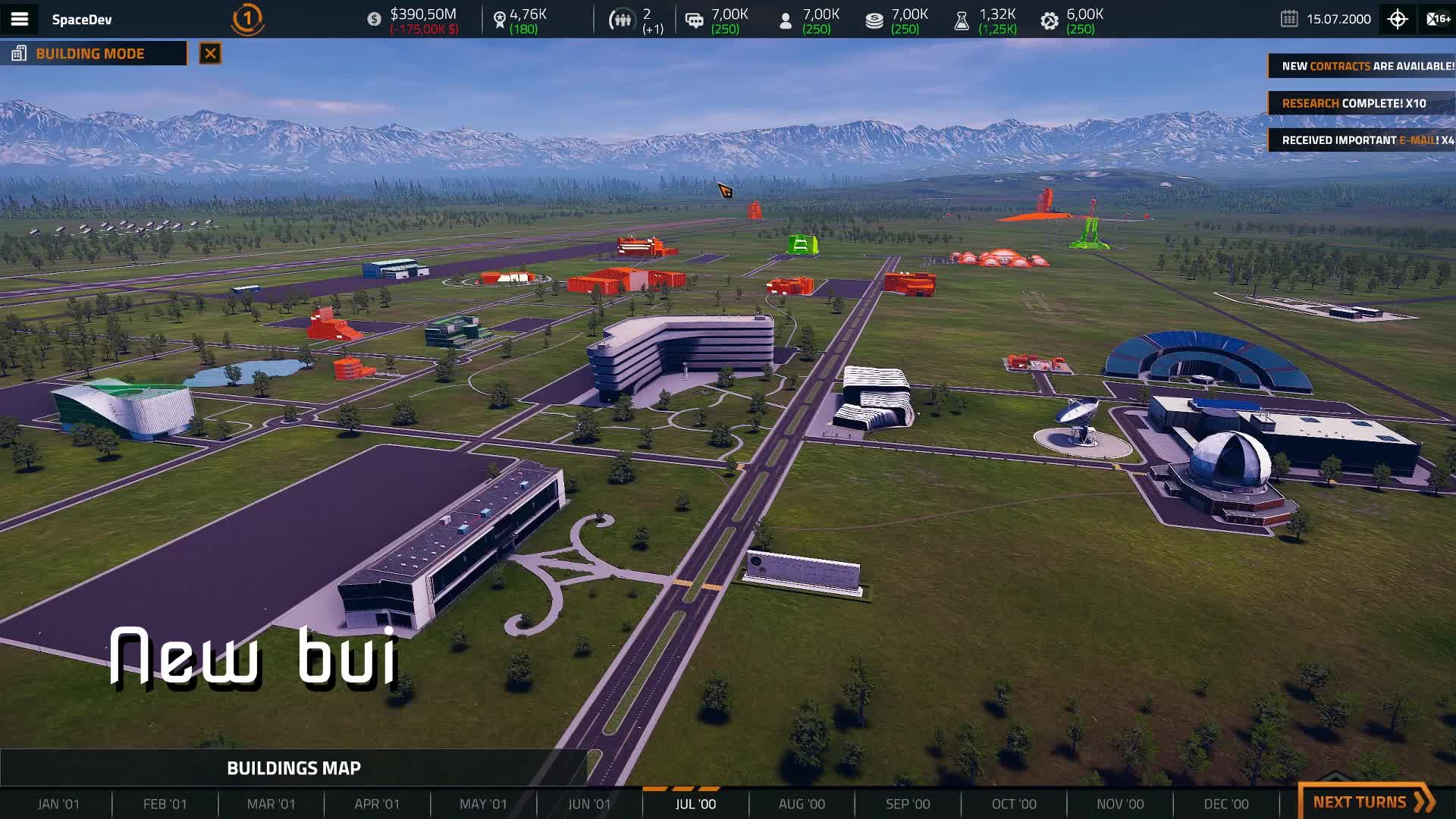The height and width of the screenshot is (819, 1456).
Task: Click the coin stack resource icon
Action: point(874,19)
